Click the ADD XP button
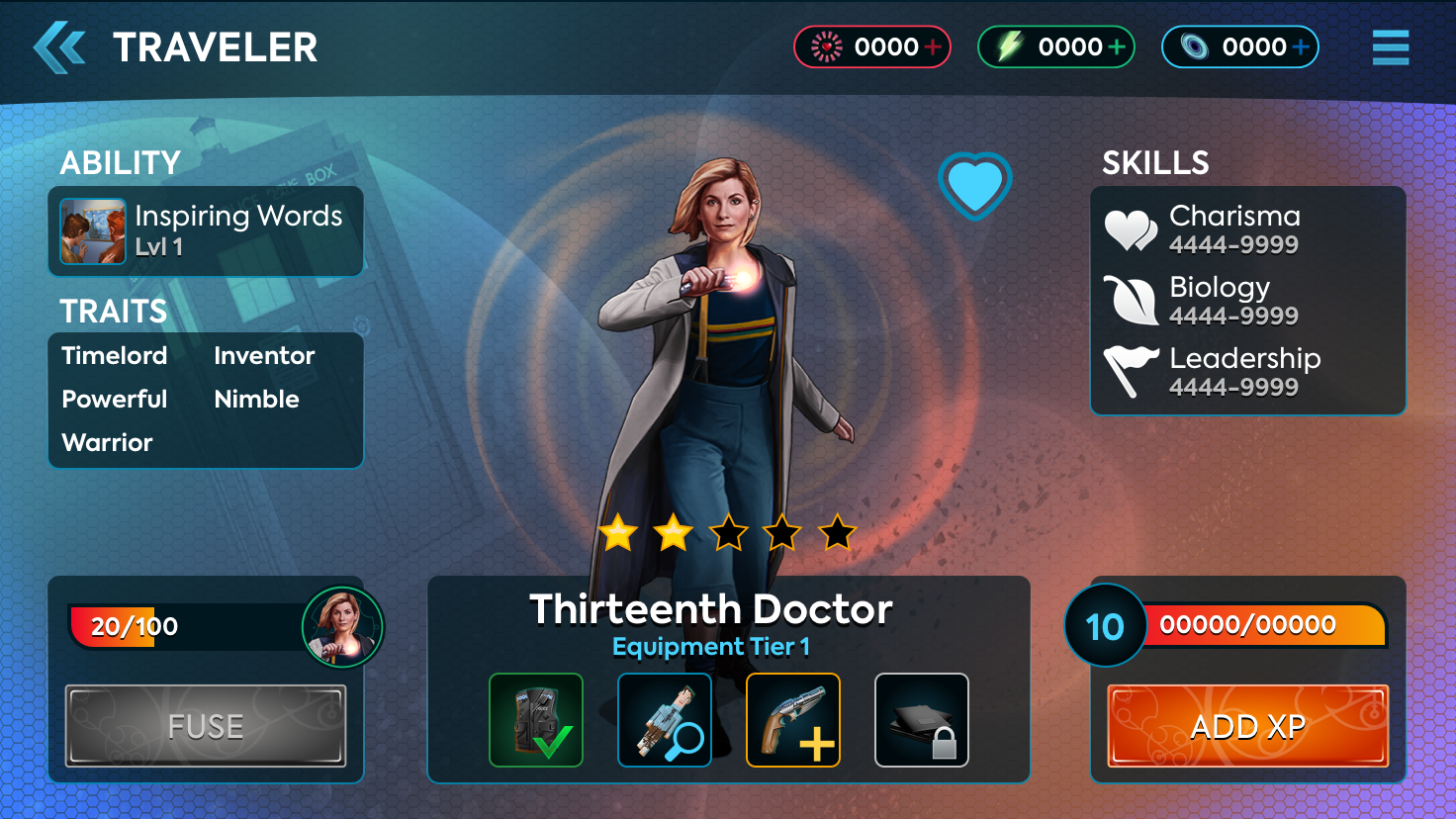 point(1247,726)
